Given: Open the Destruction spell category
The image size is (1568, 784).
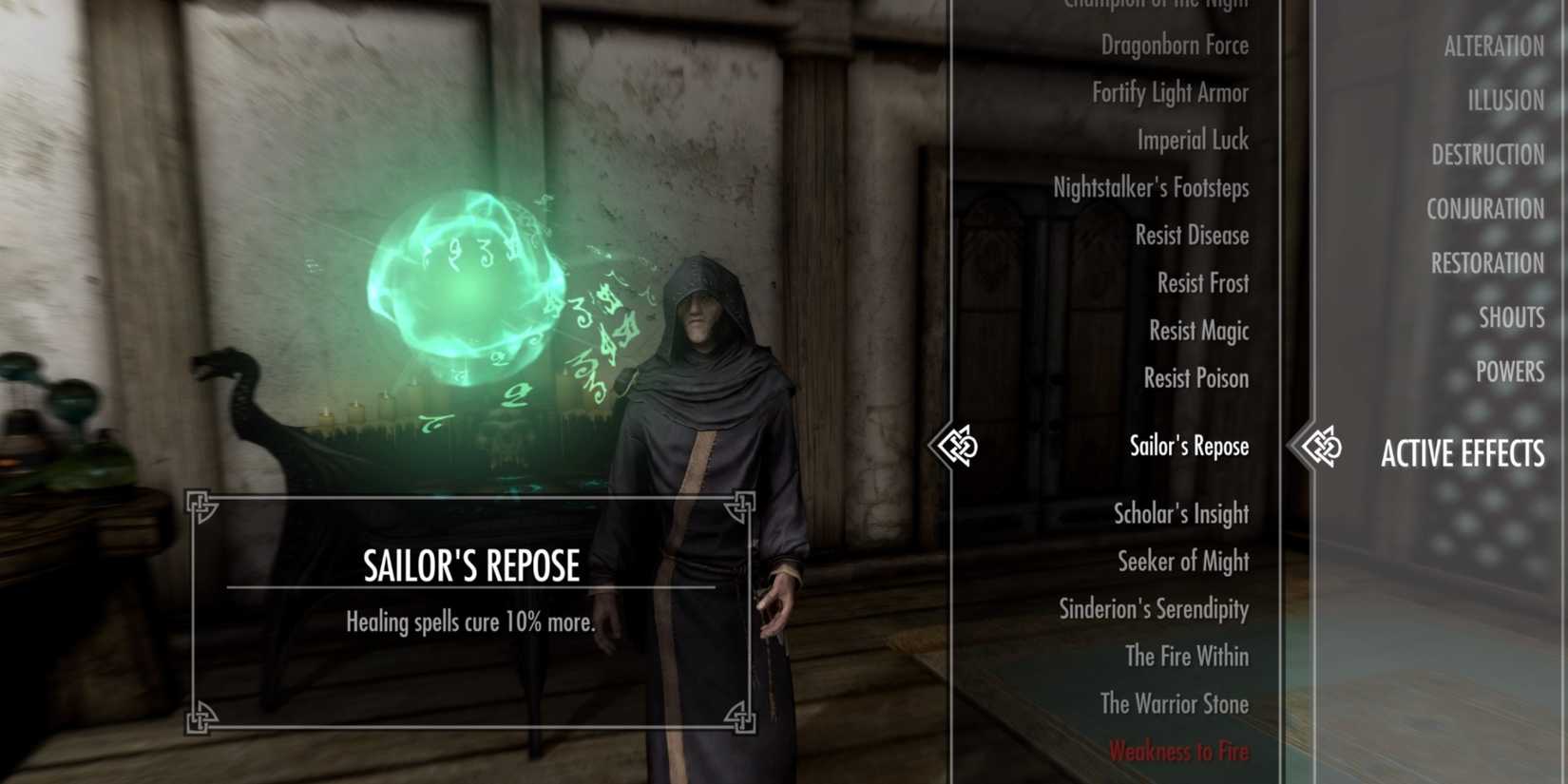Looking at the screenshot, I should click(x=1486, y=154).
